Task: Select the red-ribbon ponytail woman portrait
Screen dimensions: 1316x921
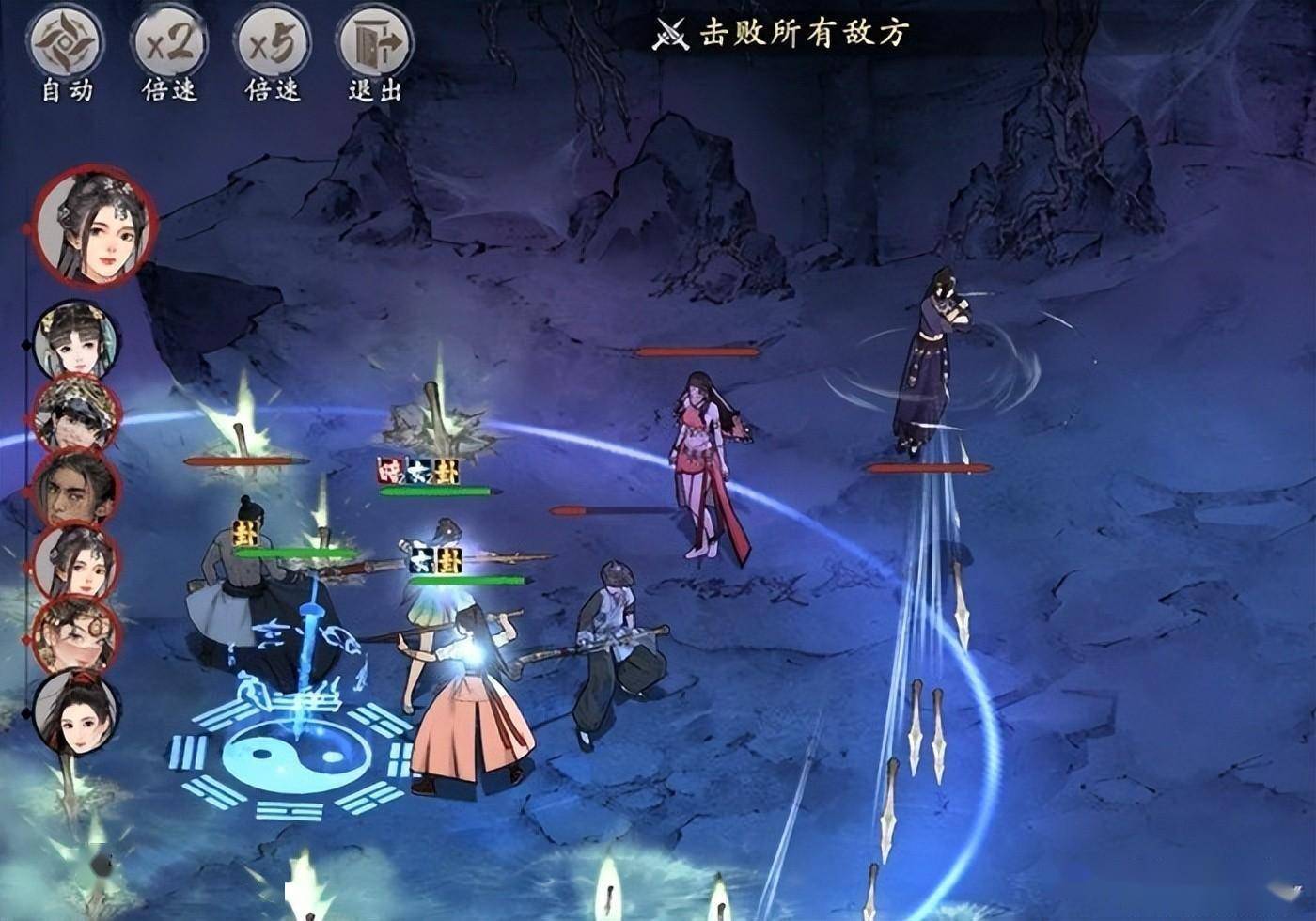Action: (75, 710)
